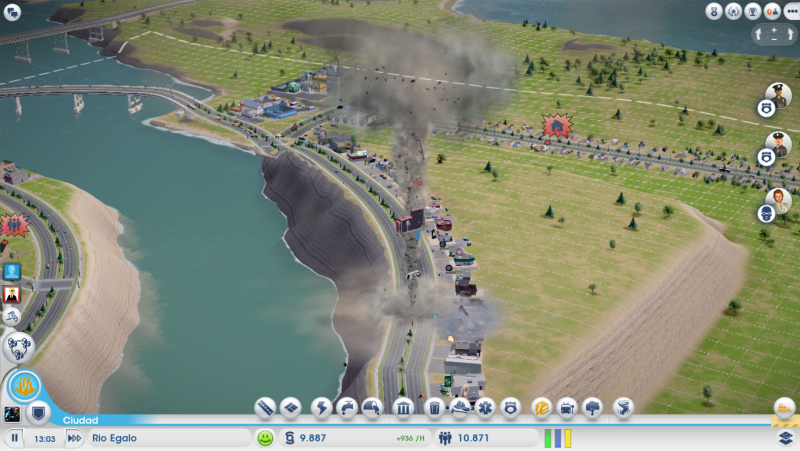The image size is (800, 451).
Task: Open the water faucet menu
Action: (x=346, y=408)
